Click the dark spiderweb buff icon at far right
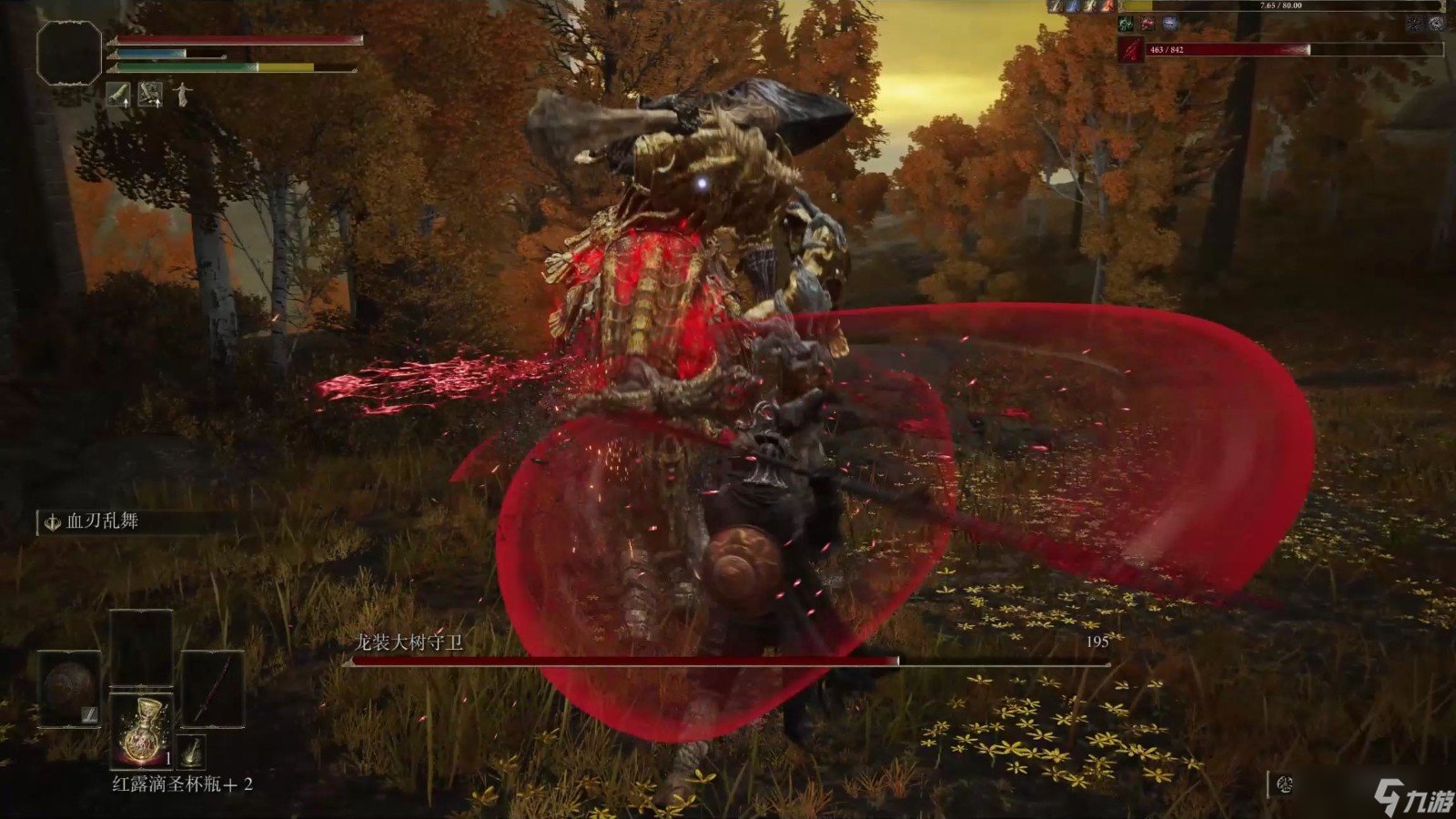Image resolution: width=1456 pixels, height=819 pixels. [x=1414, y=25]
